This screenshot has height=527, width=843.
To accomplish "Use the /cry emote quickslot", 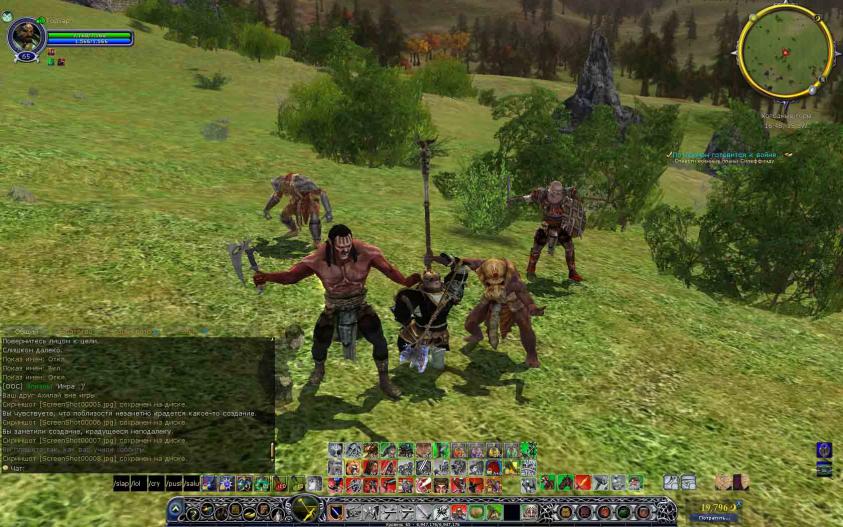I will point(157,484).
